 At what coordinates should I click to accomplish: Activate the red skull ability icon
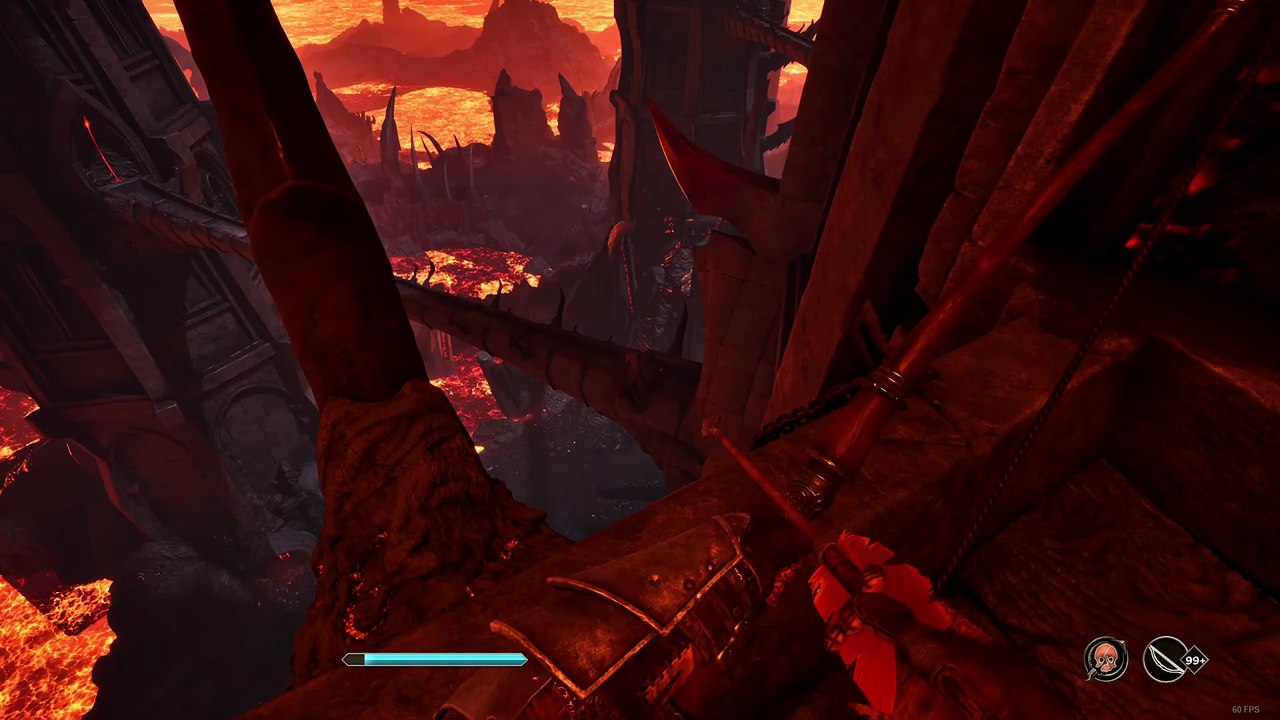(x=1105, y=659)
